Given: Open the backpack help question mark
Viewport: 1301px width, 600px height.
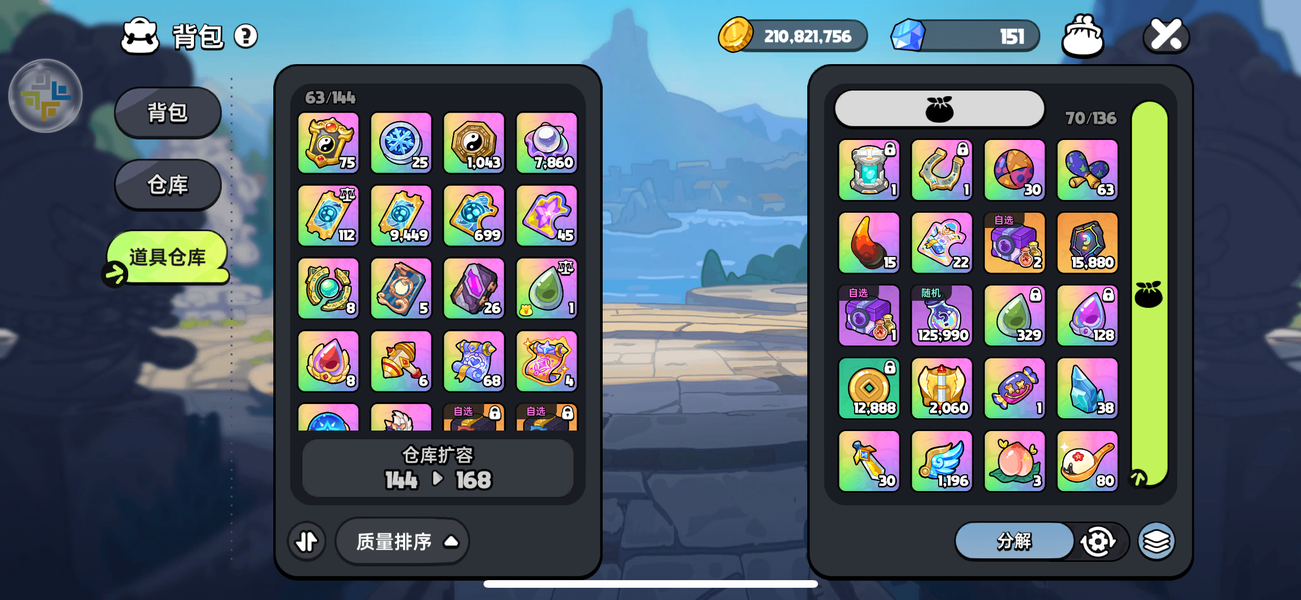Looking at the screenshot, I should (246, 36).
